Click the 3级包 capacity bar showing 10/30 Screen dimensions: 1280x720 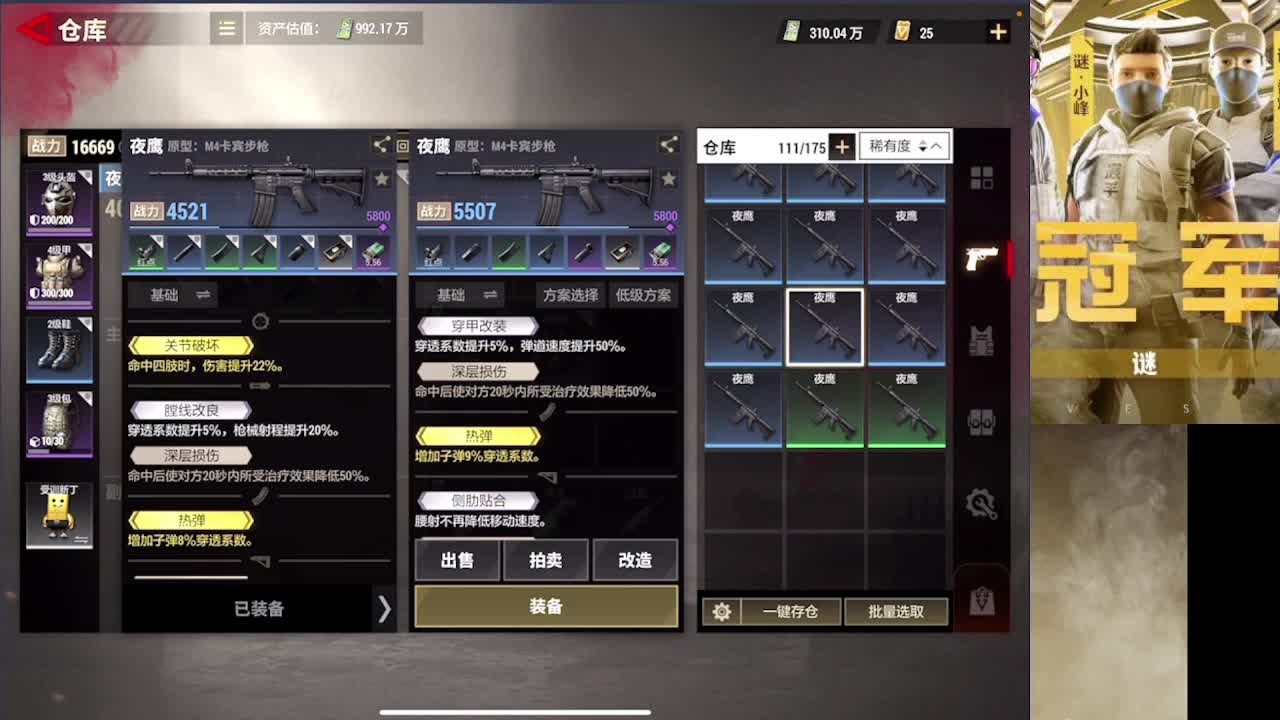click(61, 421)
